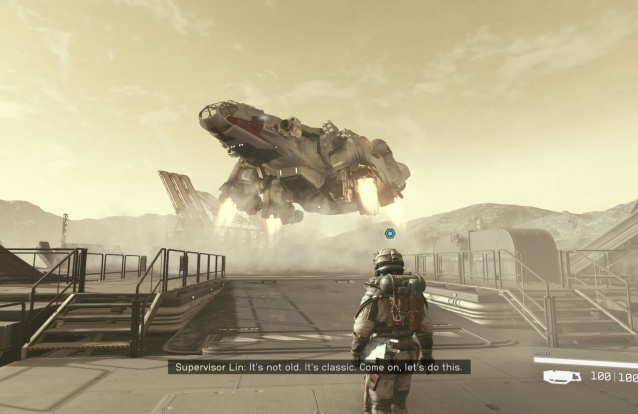Select the equipped weapon icon
The height and width of the screenshot is (414, 638).
coord(561,377)
